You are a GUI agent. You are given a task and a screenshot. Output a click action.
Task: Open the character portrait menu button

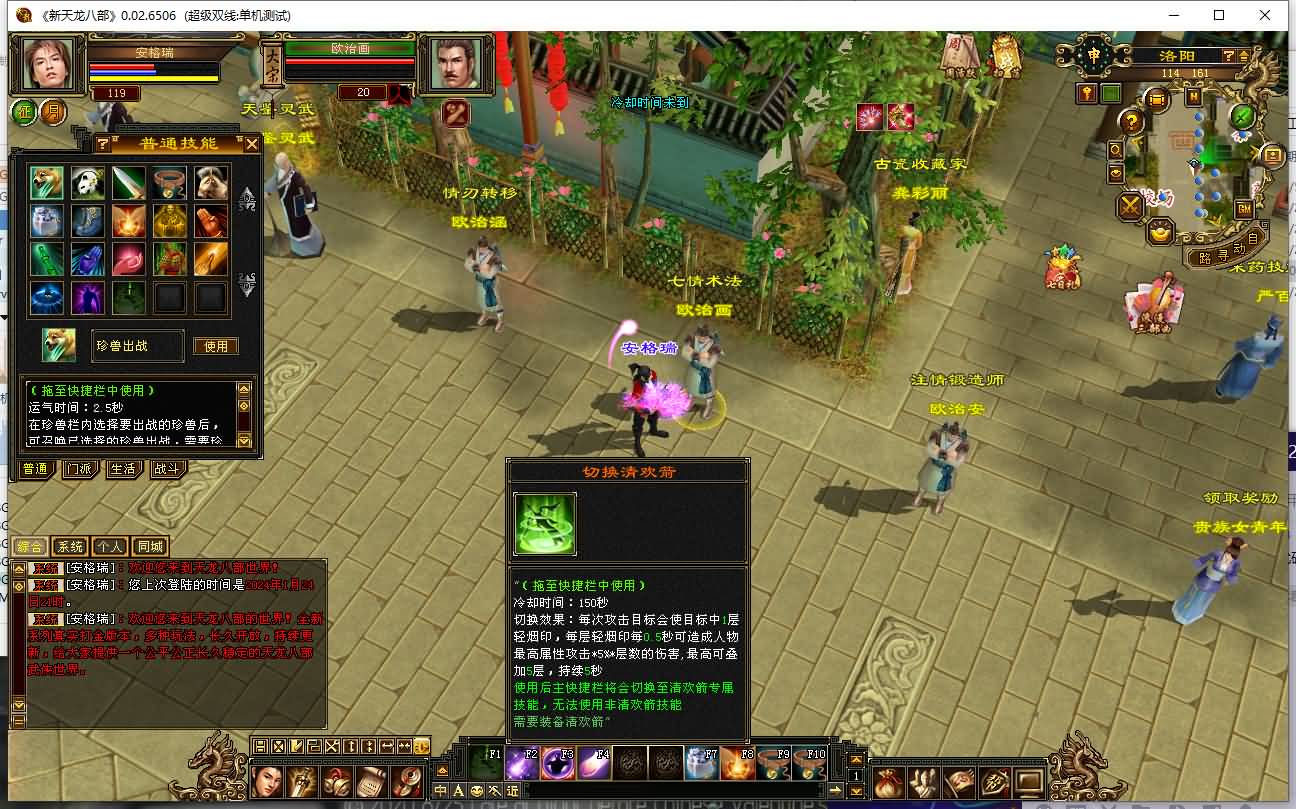pos(267,780)
